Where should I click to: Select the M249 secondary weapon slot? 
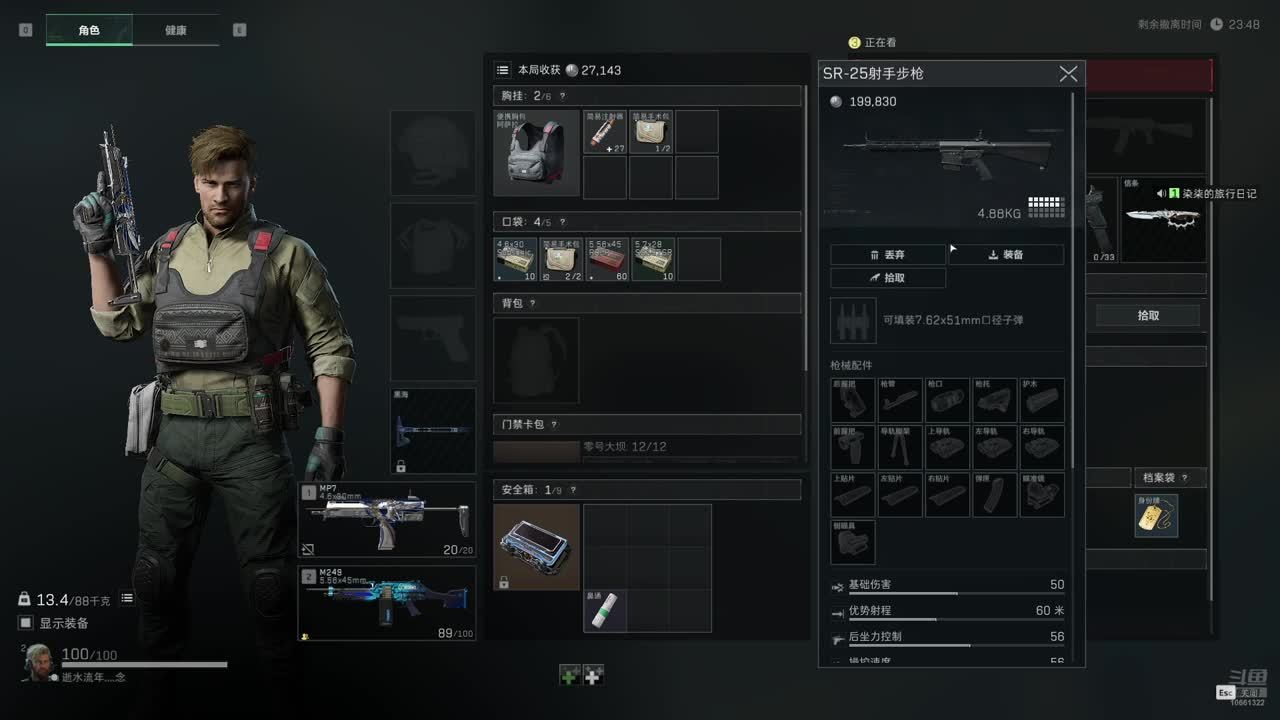click(387, 603)
